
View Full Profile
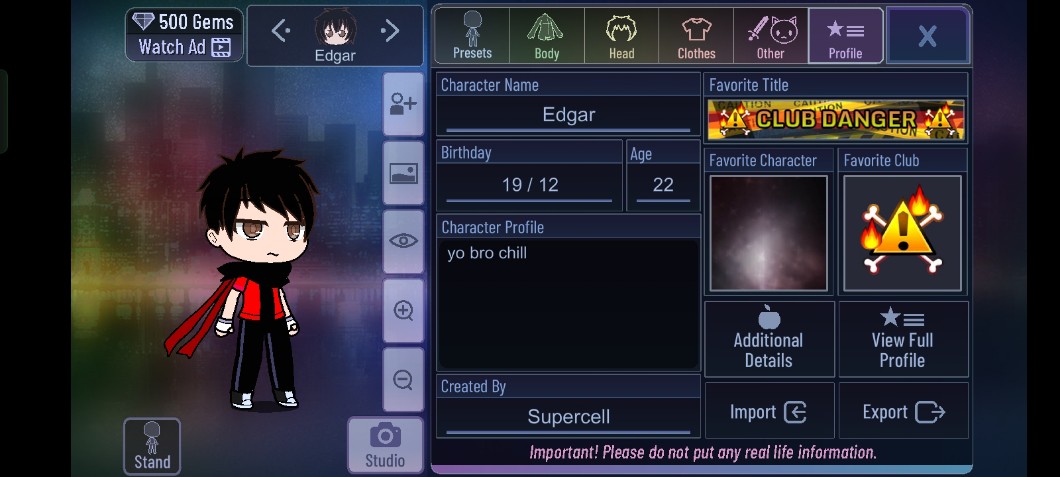tap(902, 339)
